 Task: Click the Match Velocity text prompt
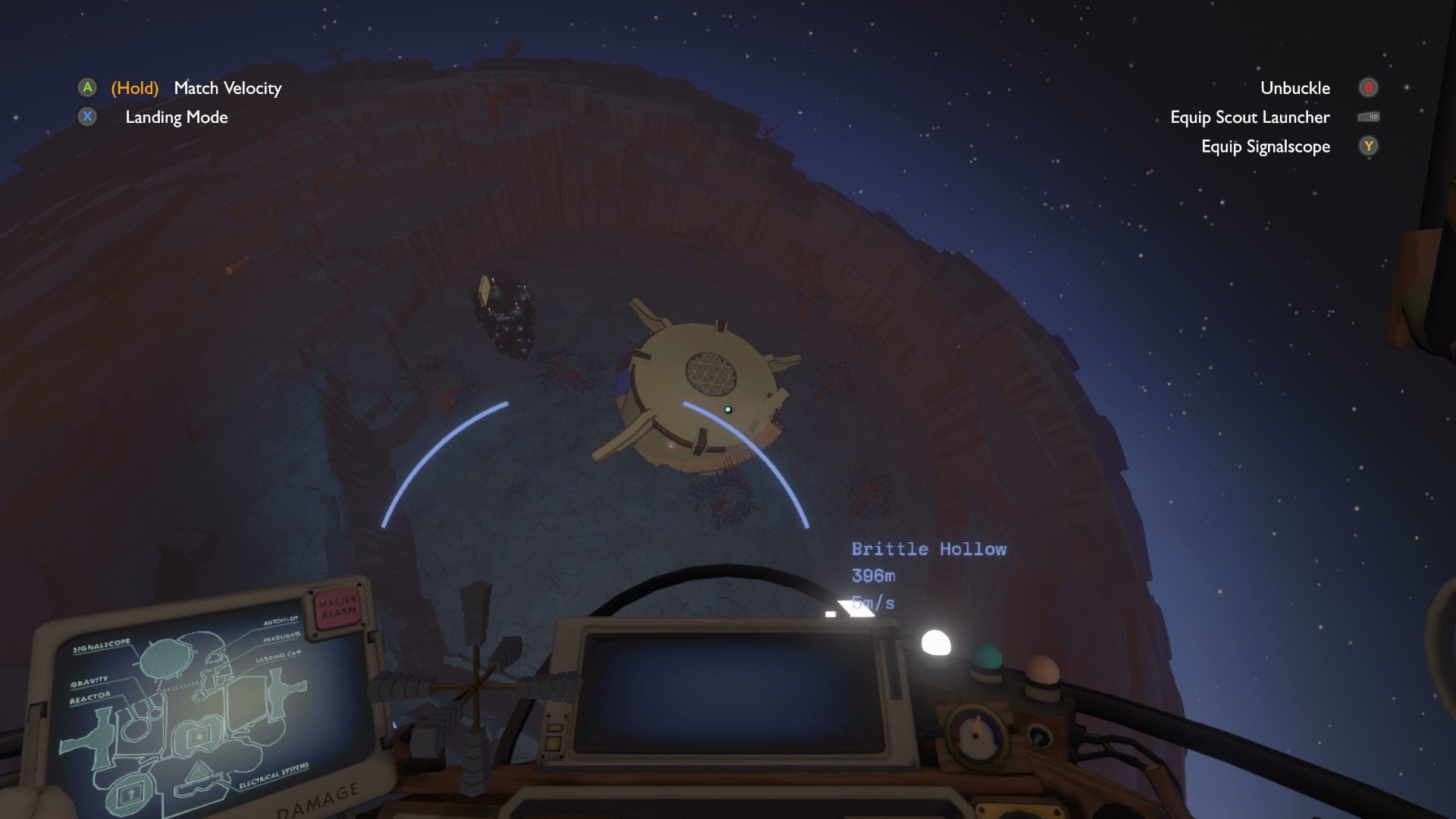pos(227,88)
